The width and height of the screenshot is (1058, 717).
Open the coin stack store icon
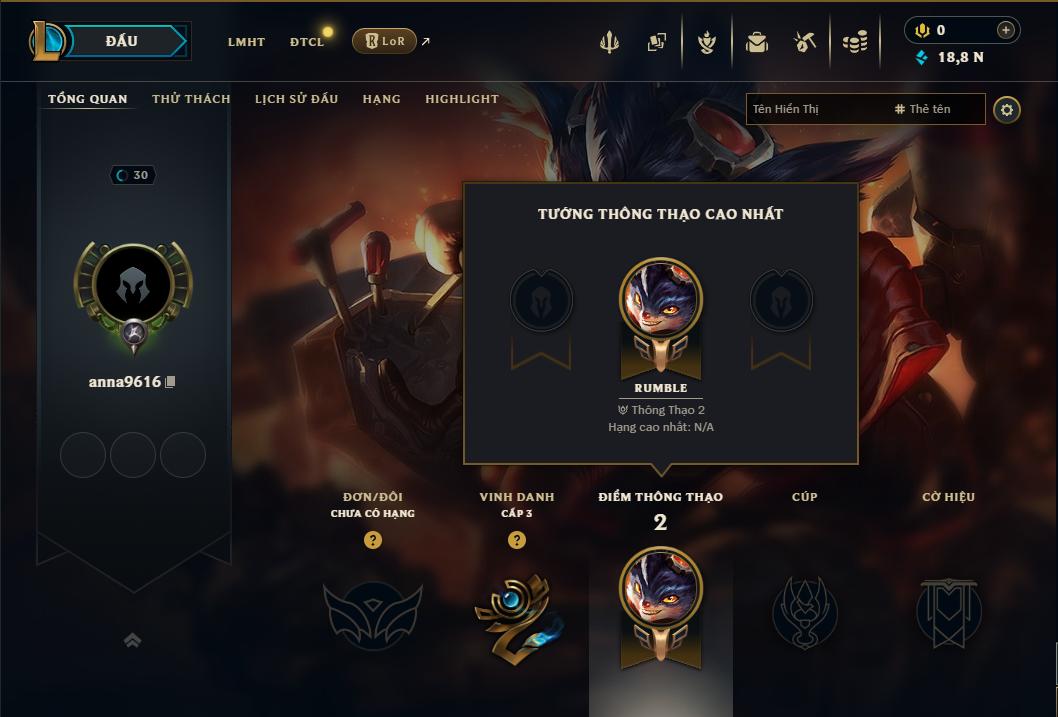click(x=854, y=42)
